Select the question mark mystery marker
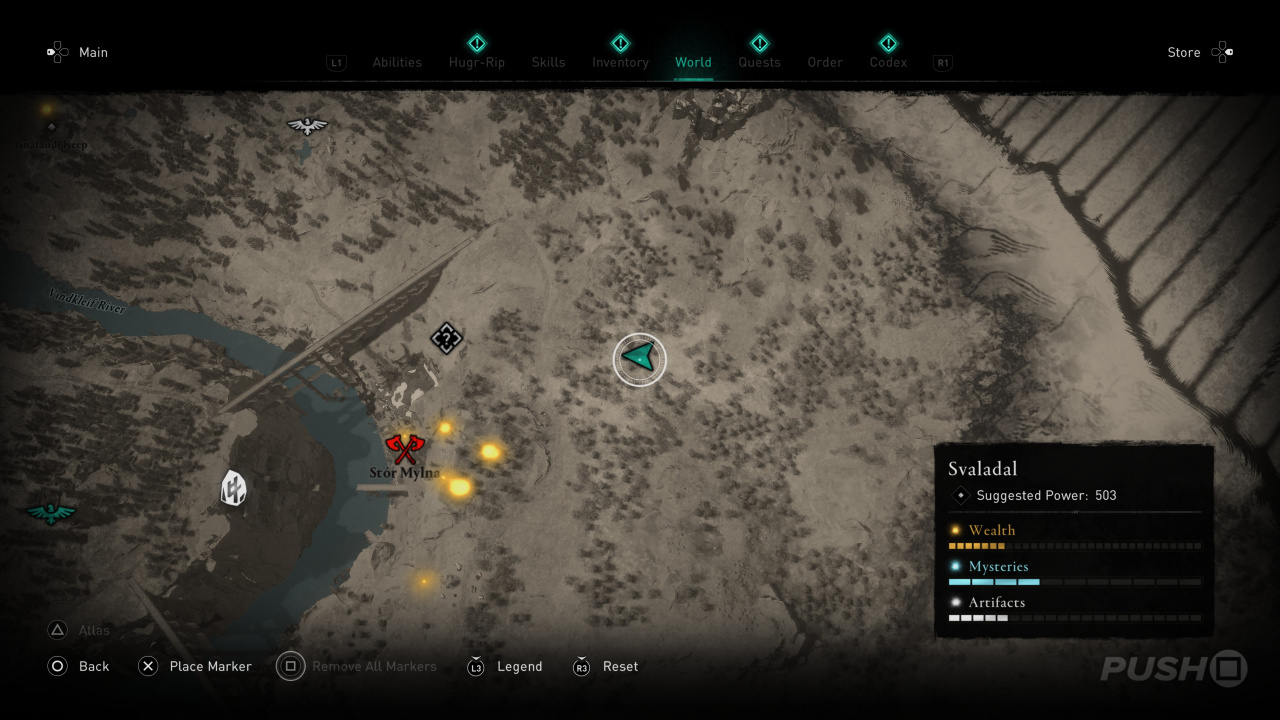1280x720 pixels. [x=446, y=338]
